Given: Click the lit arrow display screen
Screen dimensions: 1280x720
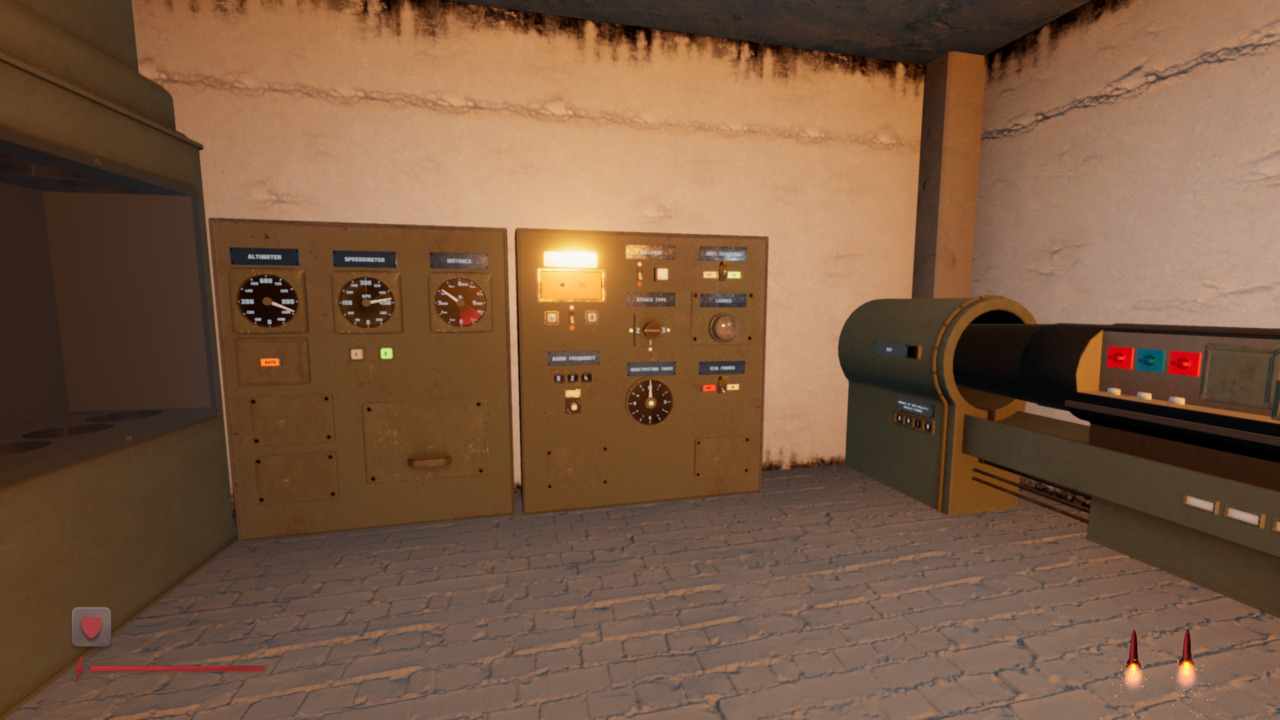Looking at the screenshot, I should point(571,283).
